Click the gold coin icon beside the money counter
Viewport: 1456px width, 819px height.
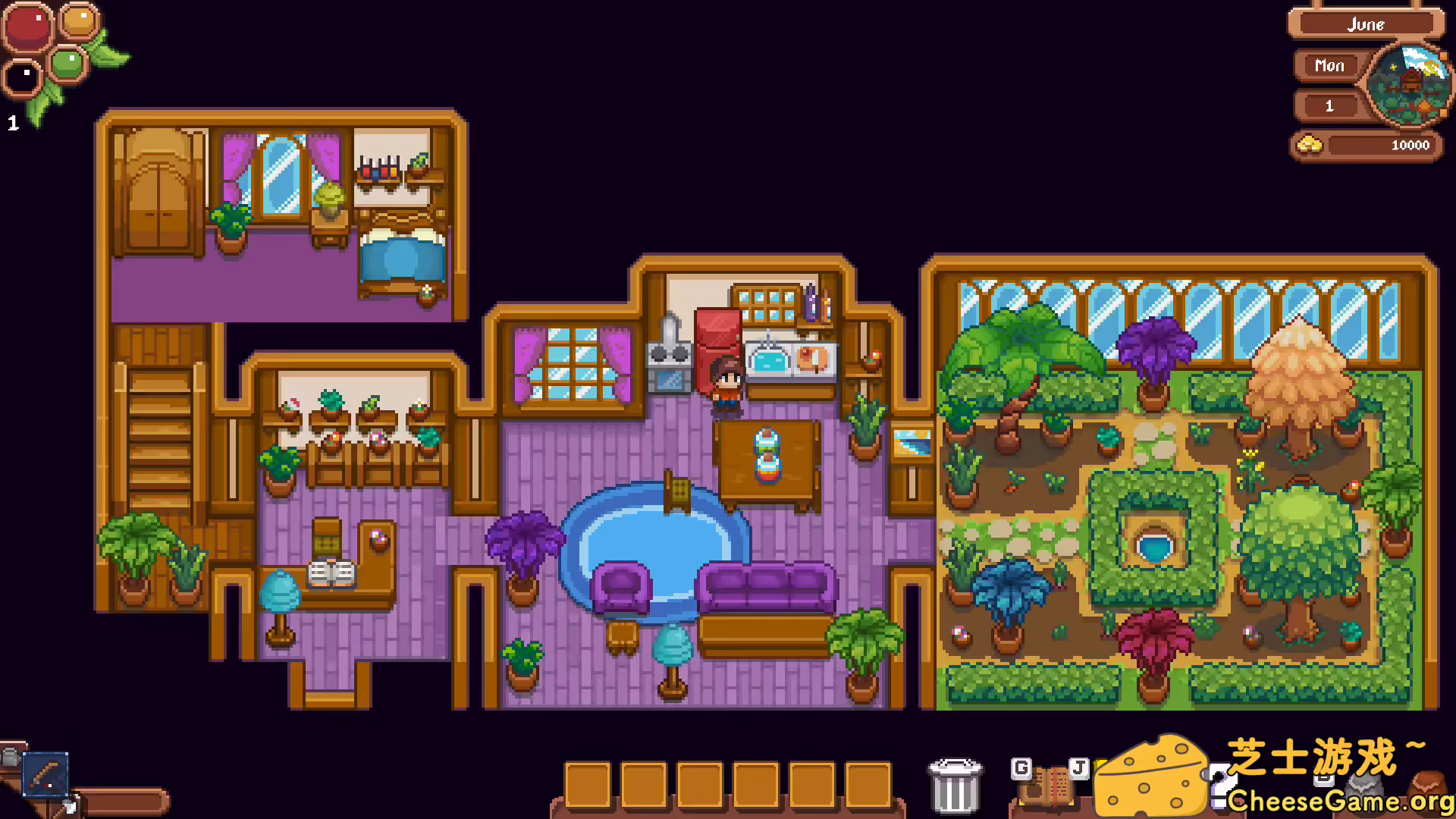[1310, 145]
